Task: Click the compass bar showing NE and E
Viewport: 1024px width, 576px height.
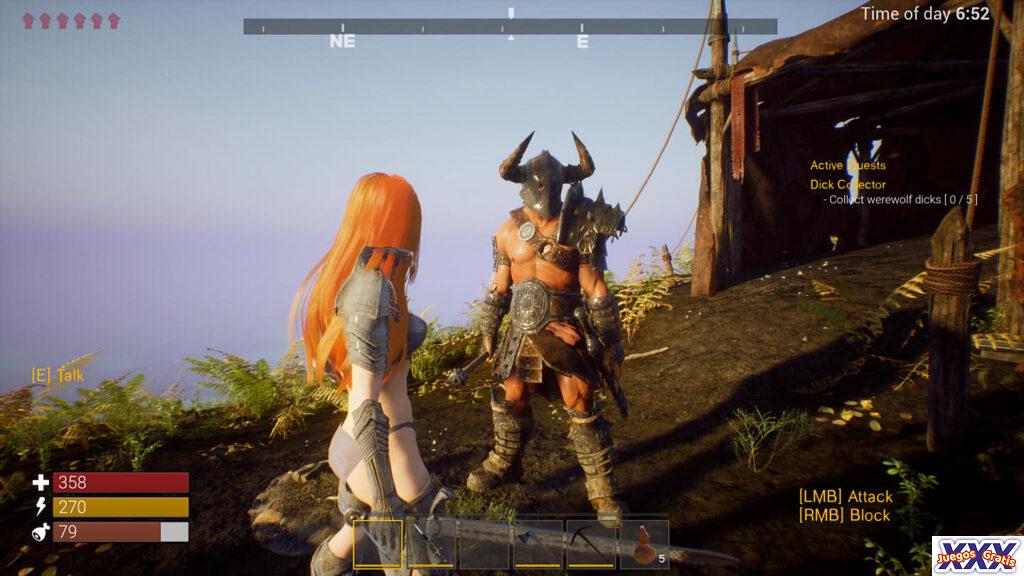Action: (x=510, y=27)
